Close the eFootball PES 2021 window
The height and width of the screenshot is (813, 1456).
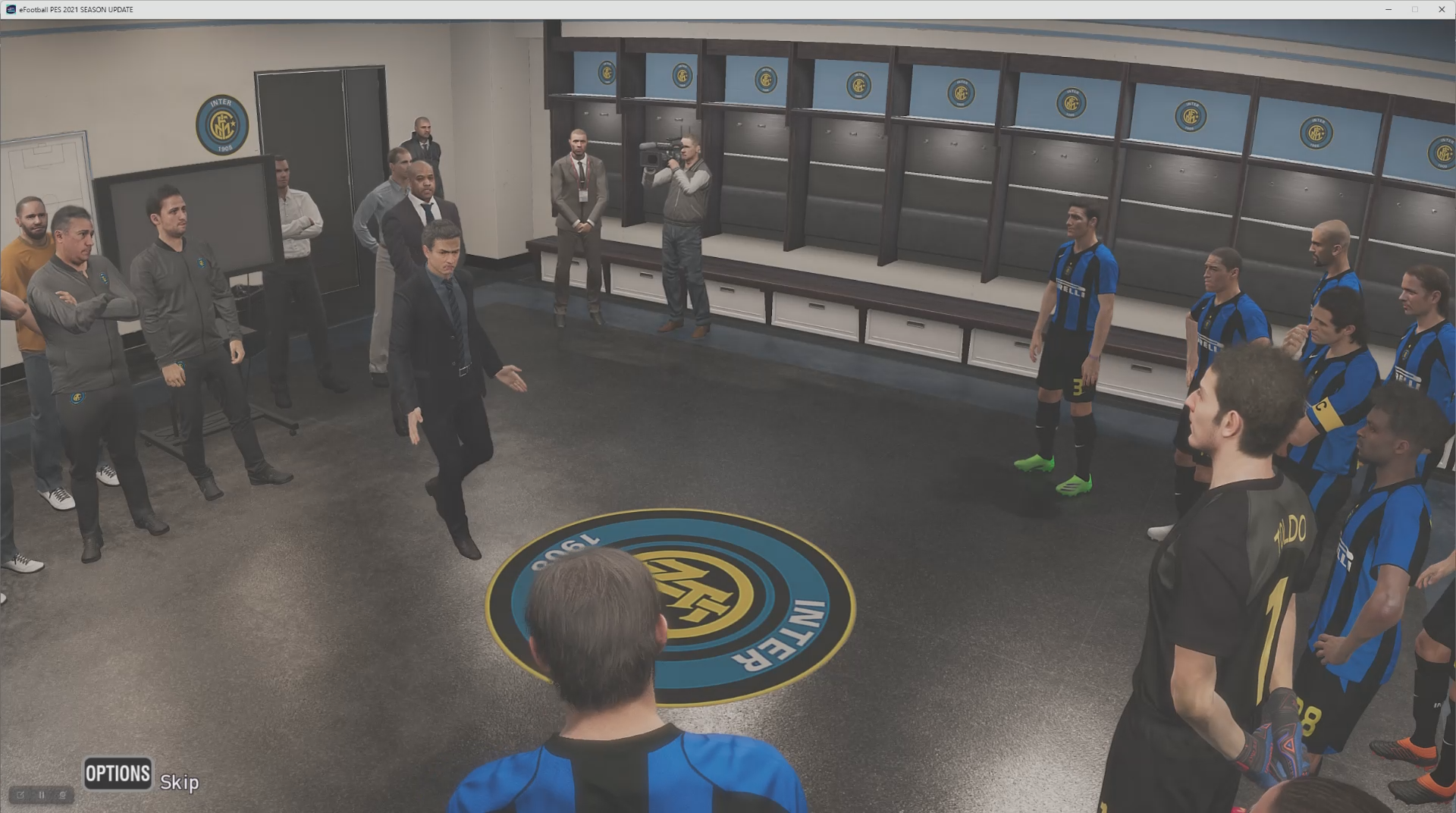point(1441,9)
